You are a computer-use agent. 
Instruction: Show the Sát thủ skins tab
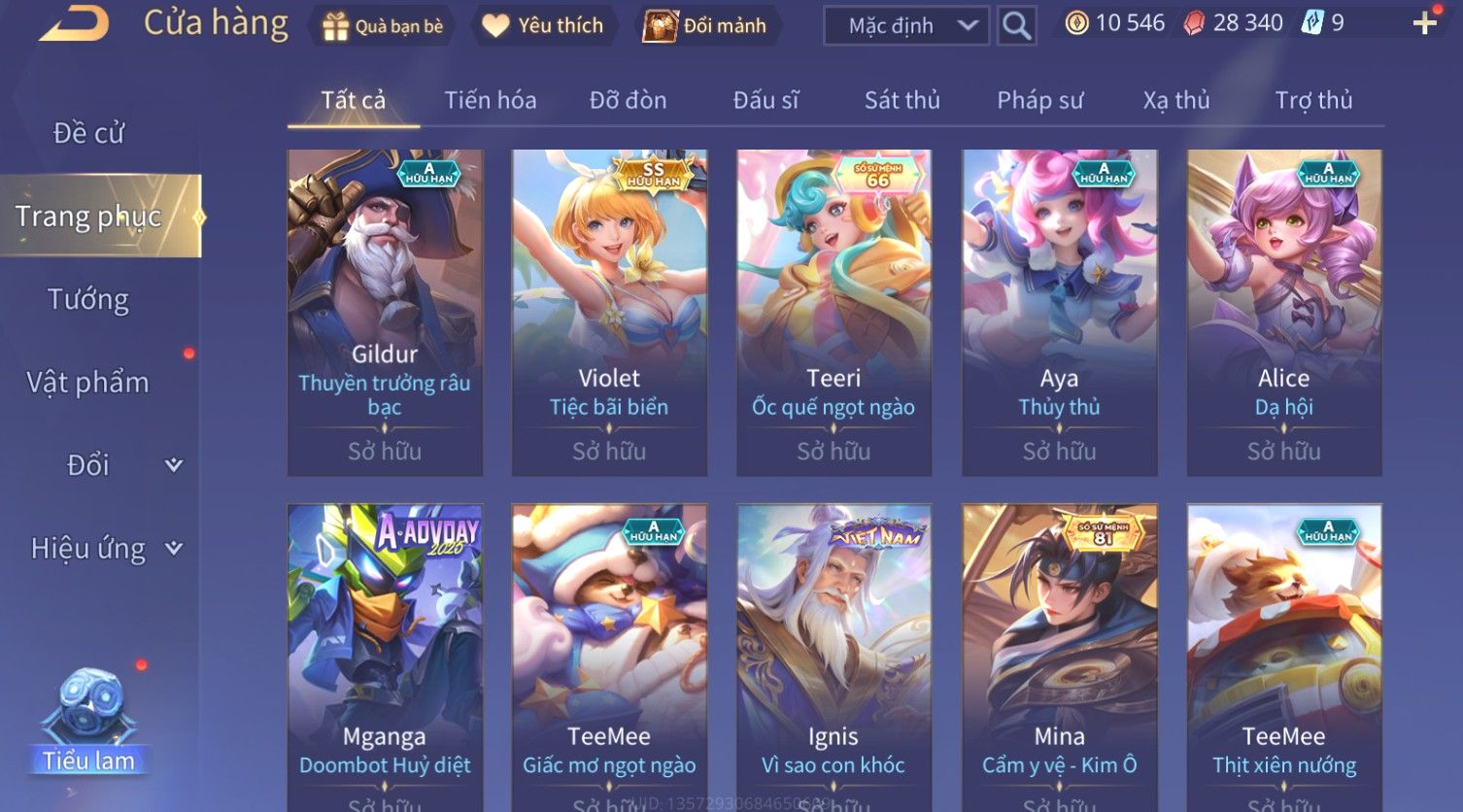click(x=902, y=100)
